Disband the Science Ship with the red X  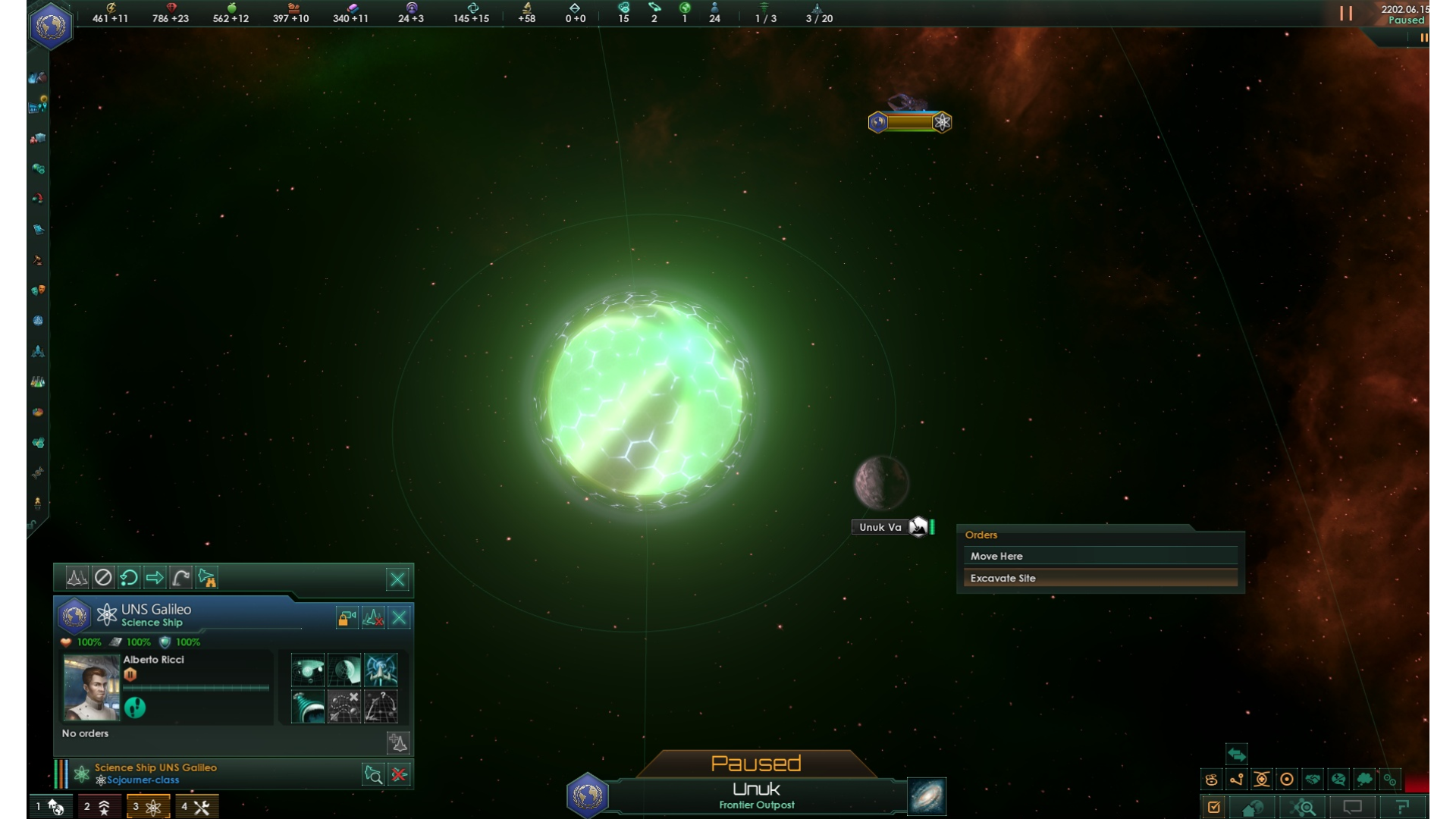(x=399, y=774)
